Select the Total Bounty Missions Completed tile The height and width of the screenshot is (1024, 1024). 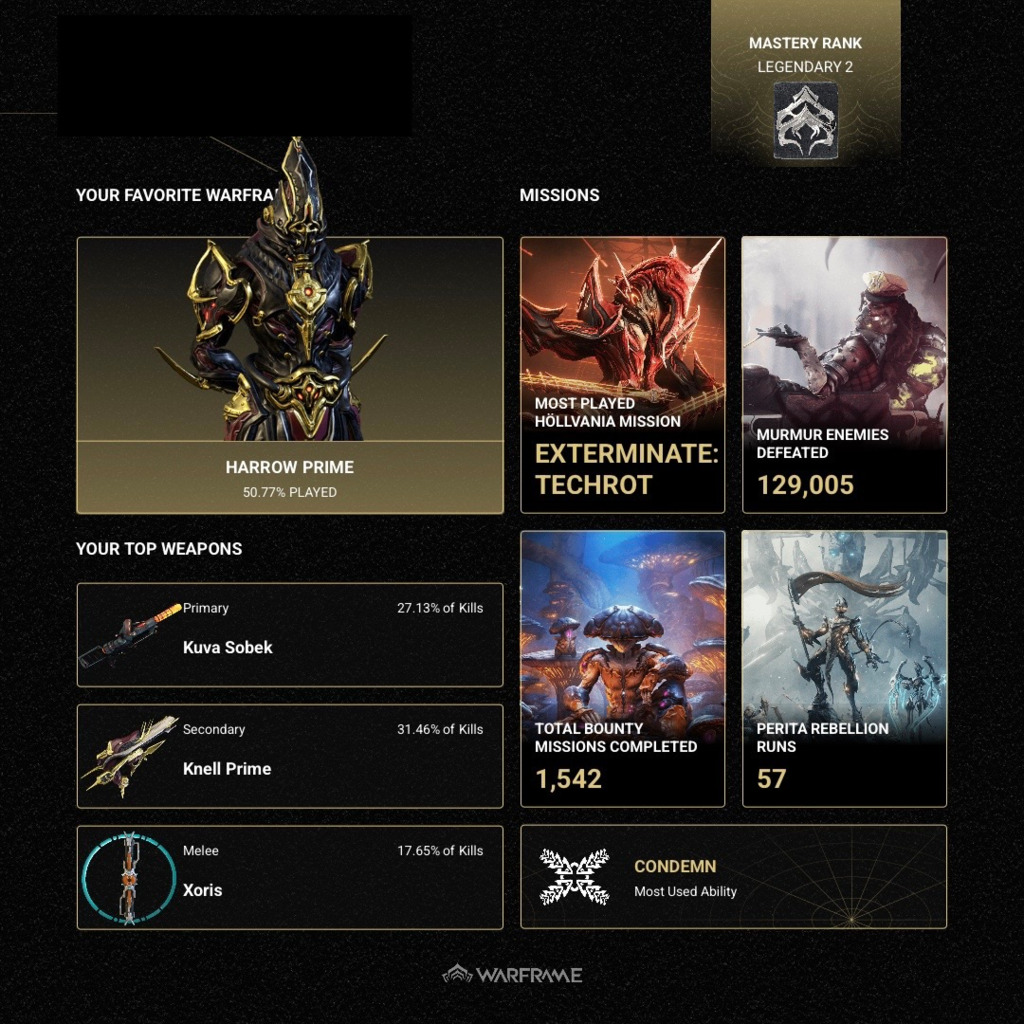622,668
